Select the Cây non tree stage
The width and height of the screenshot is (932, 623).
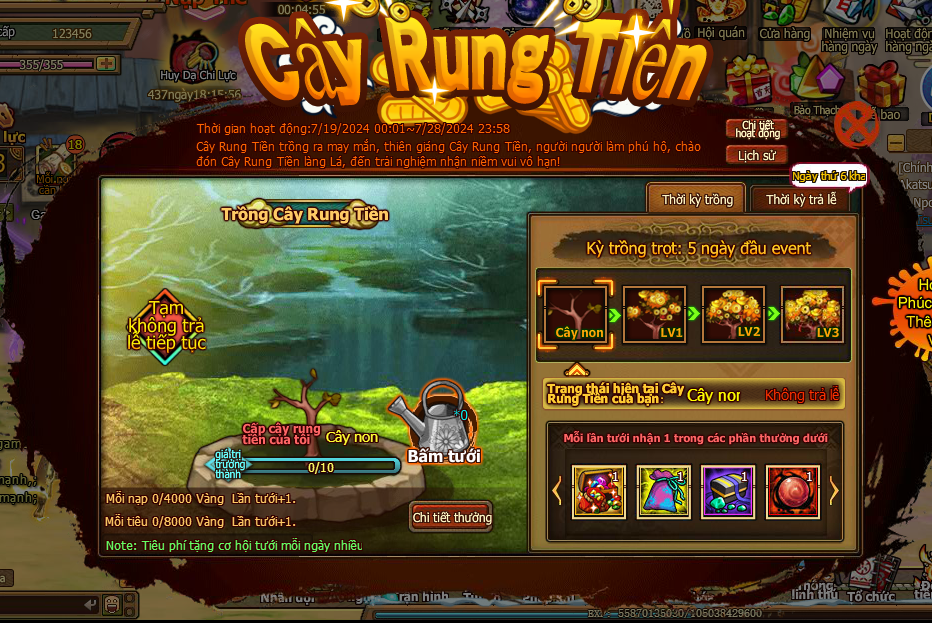[579, 315]
